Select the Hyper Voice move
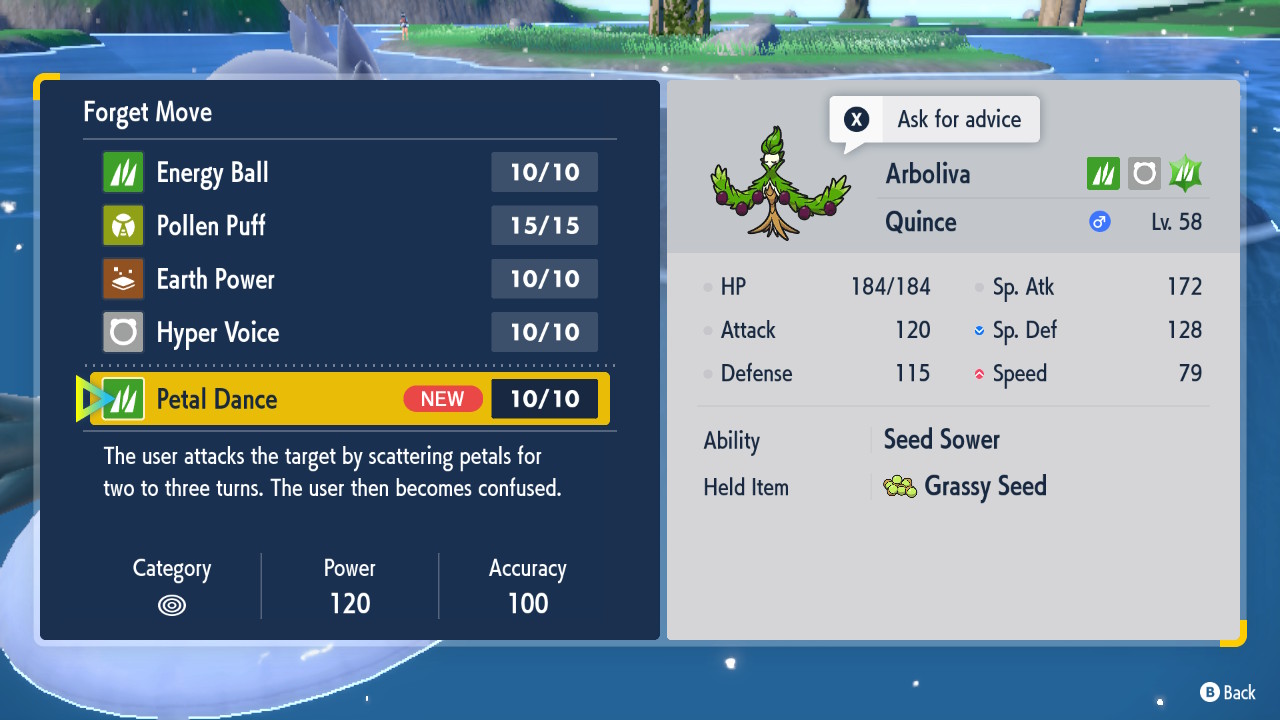 [349, 332]
